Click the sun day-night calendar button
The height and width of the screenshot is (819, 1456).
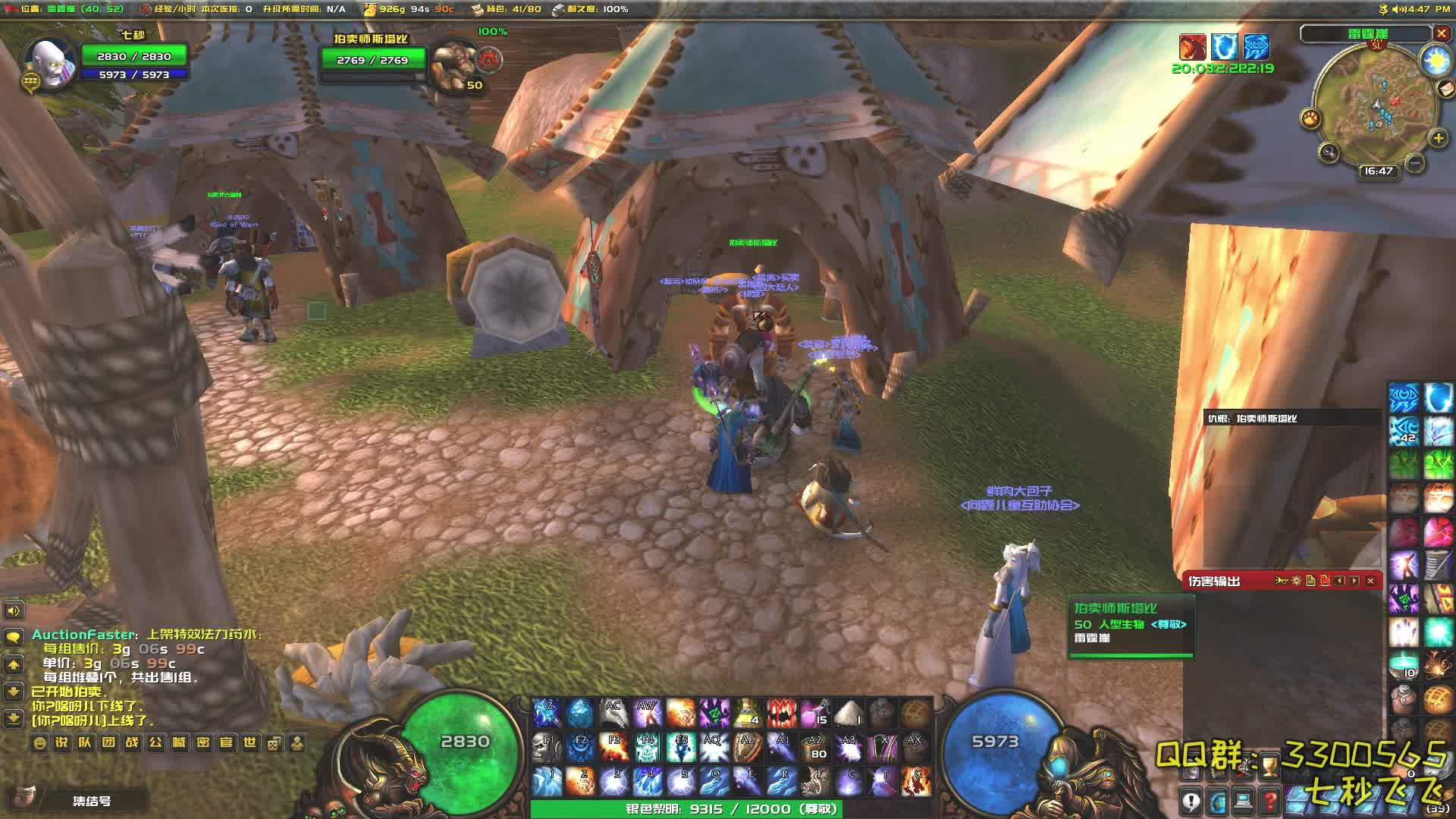[x=1436, y=60]
